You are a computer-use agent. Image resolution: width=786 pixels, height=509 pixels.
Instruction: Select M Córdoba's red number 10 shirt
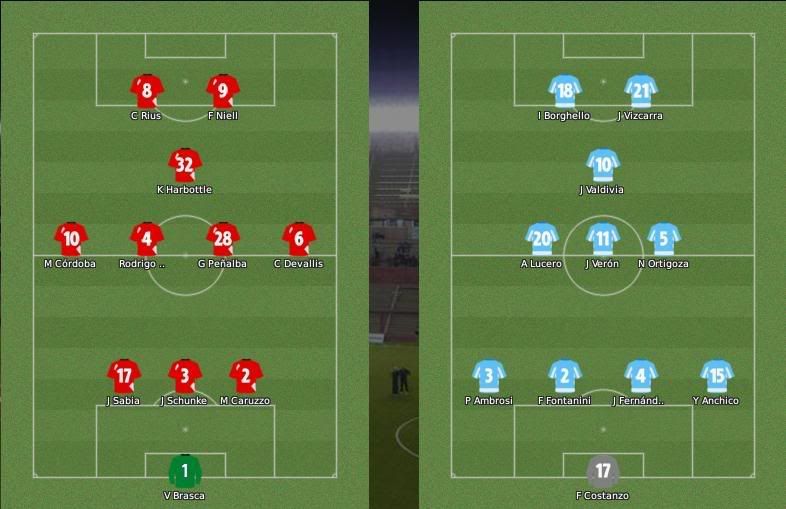click(71, 239)
